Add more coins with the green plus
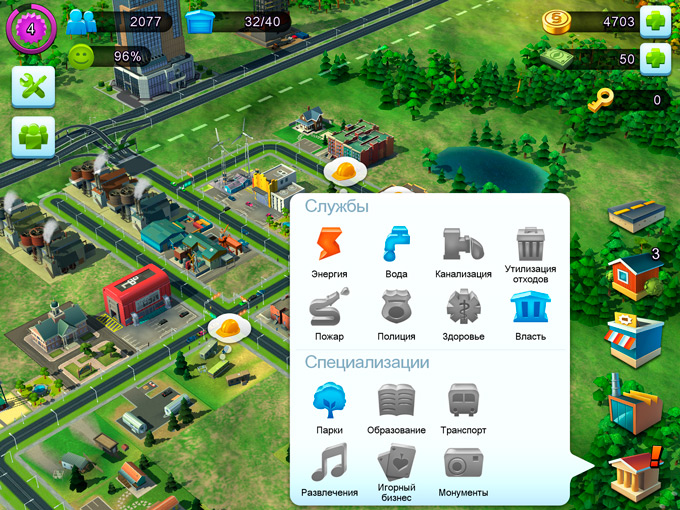Viewport: 680px width, 510px height. click(654, 20)
